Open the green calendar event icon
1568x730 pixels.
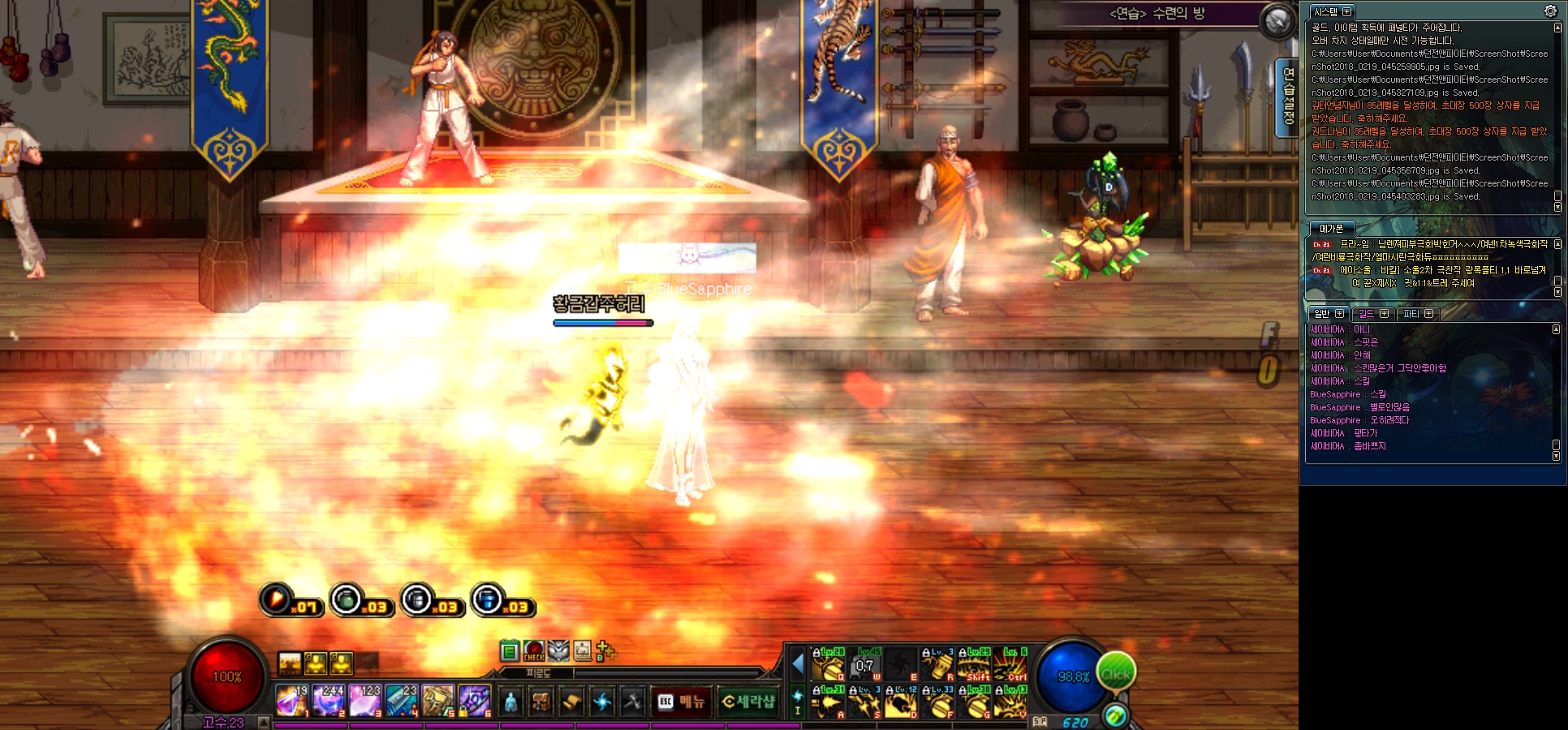[x=510, y=651]
